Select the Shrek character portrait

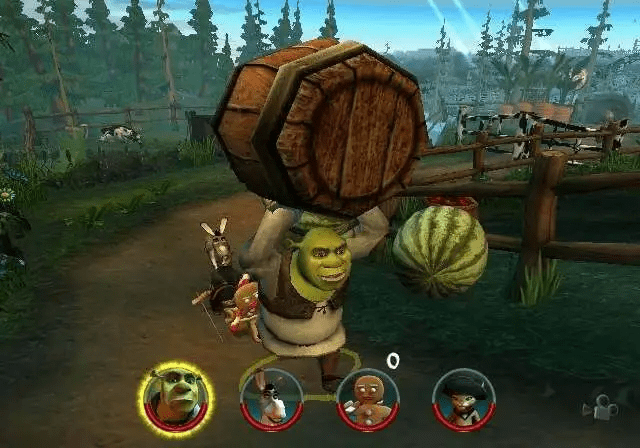(175, 397)
